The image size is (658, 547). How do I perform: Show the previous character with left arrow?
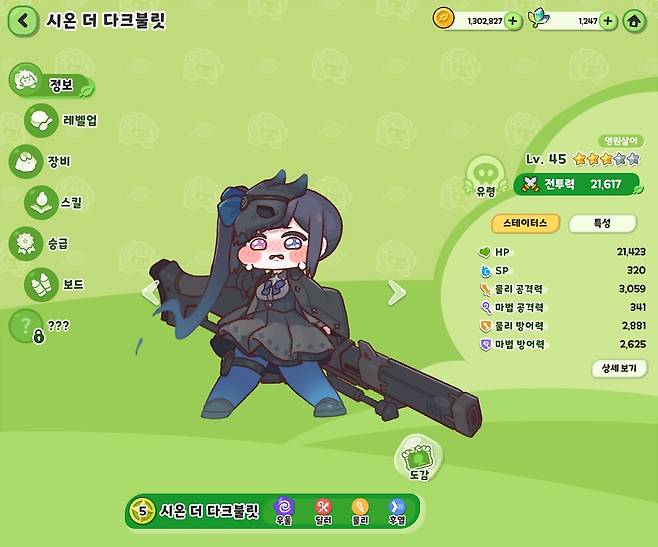pyautogui.click(x=151, y=292)
